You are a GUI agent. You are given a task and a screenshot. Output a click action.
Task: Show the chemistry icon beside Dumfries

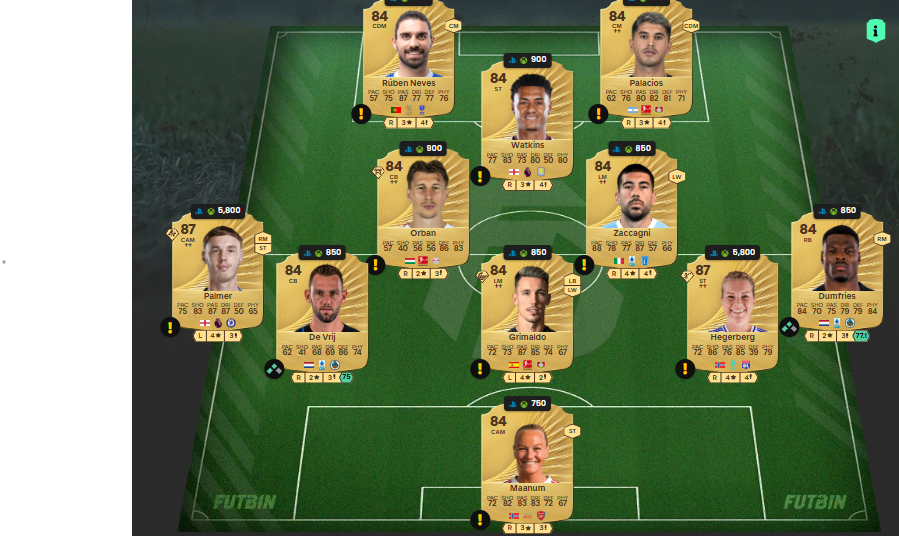click(x=789, y=327)
